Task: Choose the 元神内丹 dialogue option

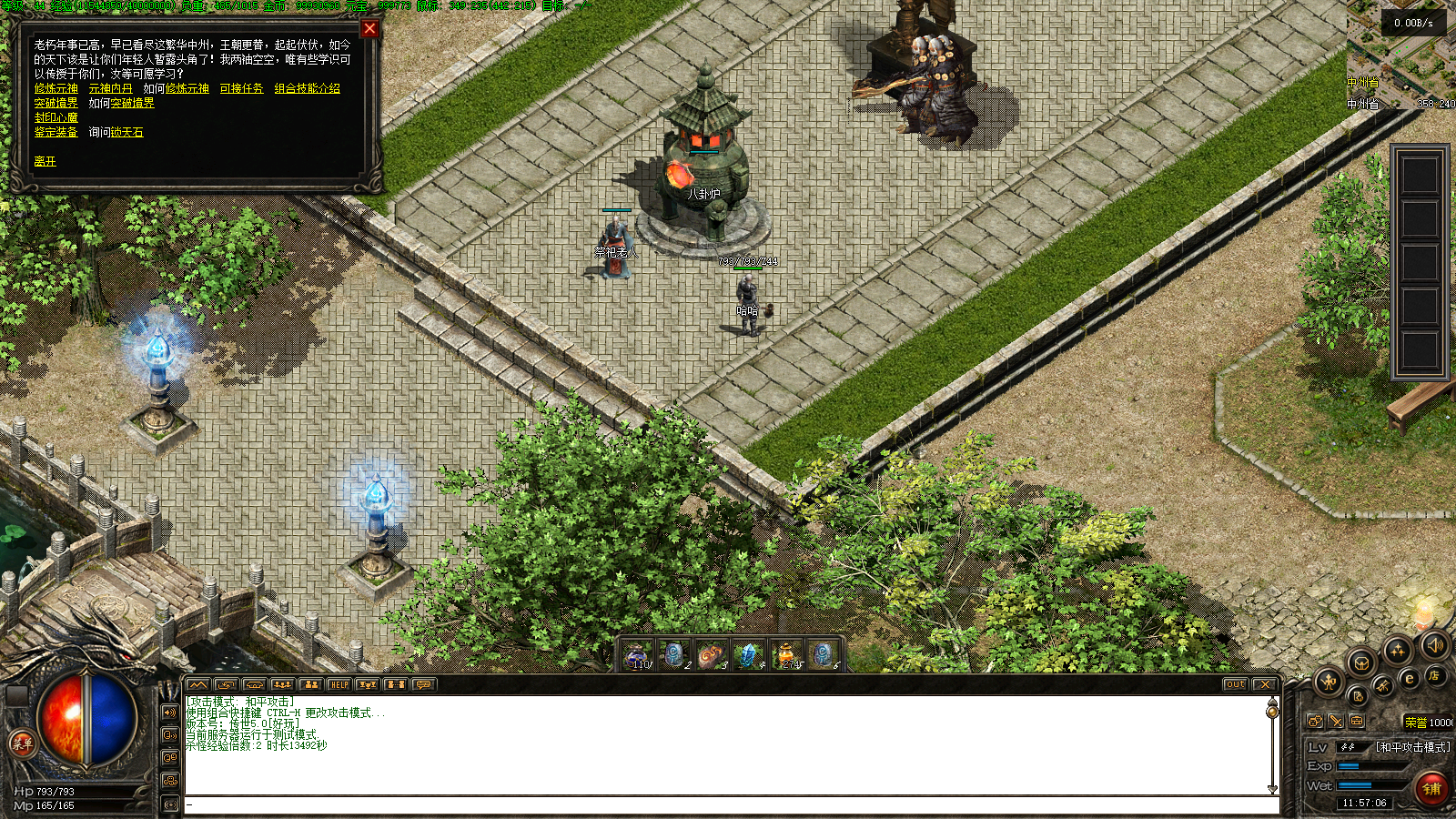Action: [x=110, y=88]
